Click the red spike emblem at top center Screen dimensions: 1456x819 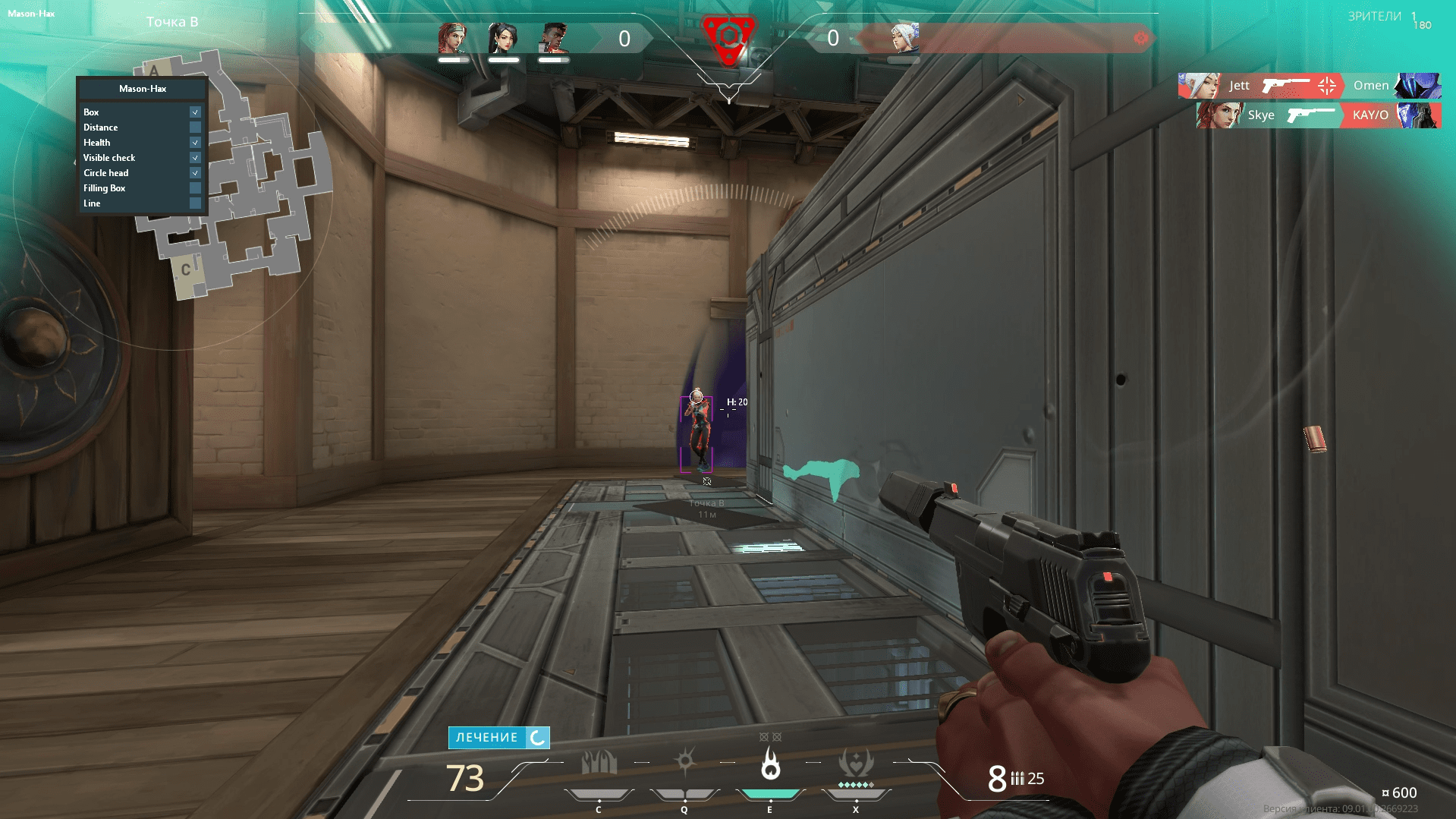pos(728,36)
